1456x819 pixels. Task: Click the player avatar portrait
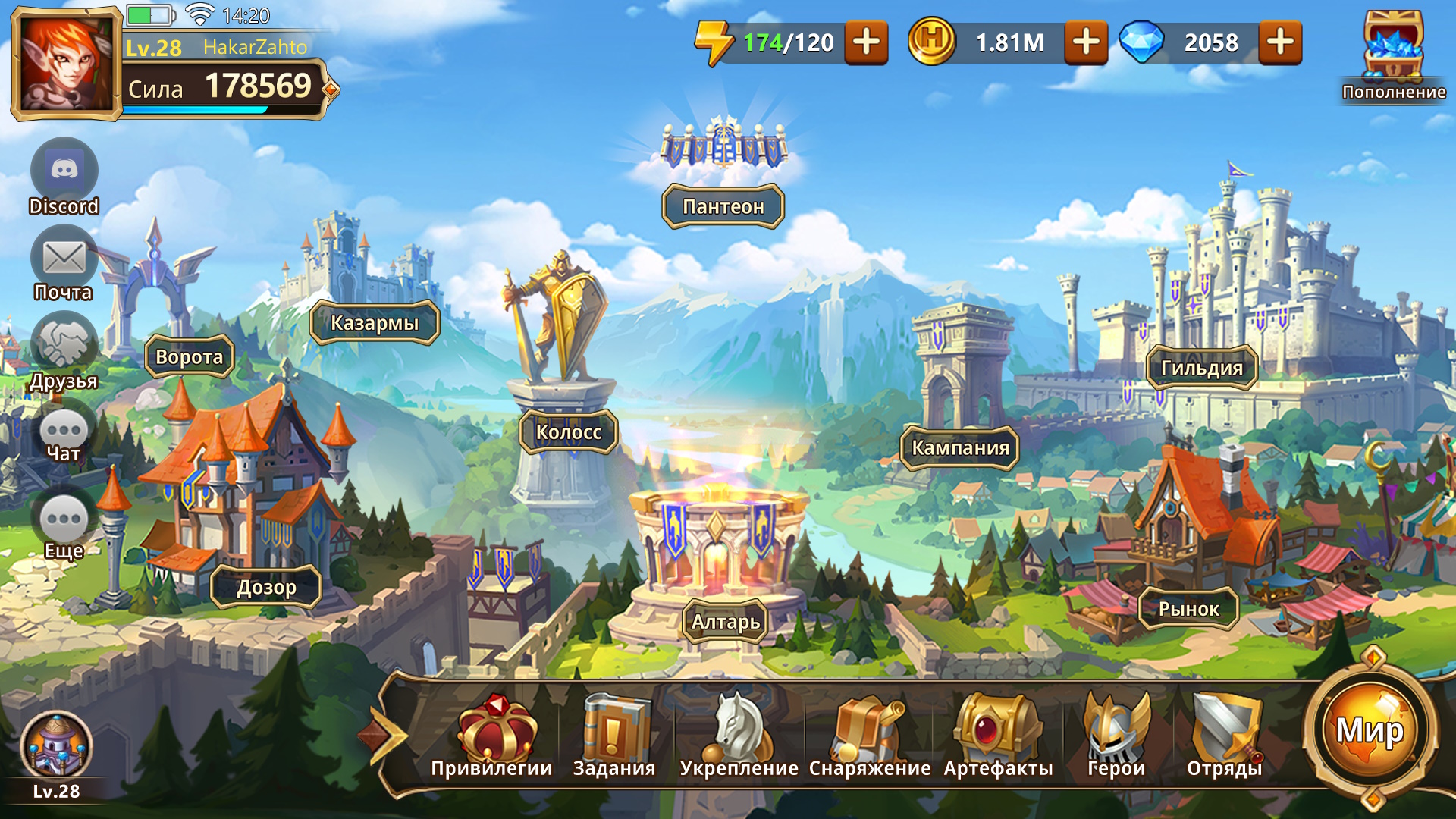66,64
